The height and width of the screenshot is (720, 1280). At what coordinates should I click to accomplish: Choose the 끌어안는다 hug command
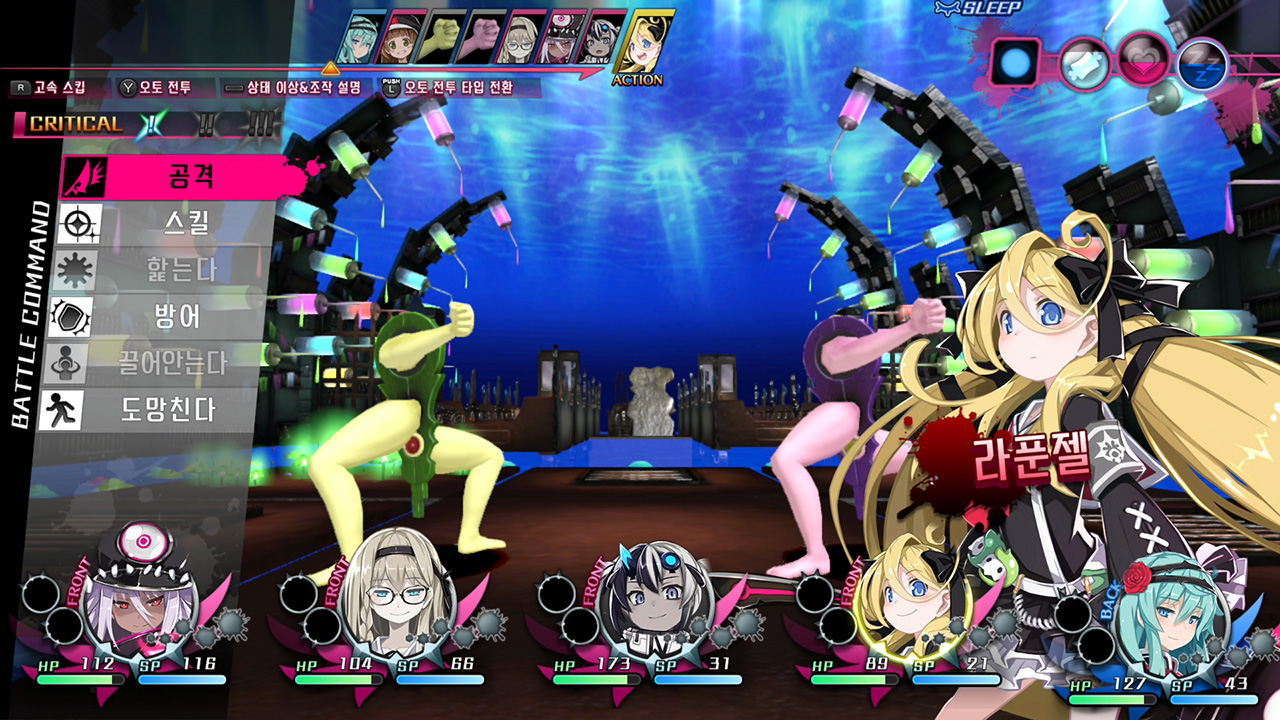(x=180, y=363)
